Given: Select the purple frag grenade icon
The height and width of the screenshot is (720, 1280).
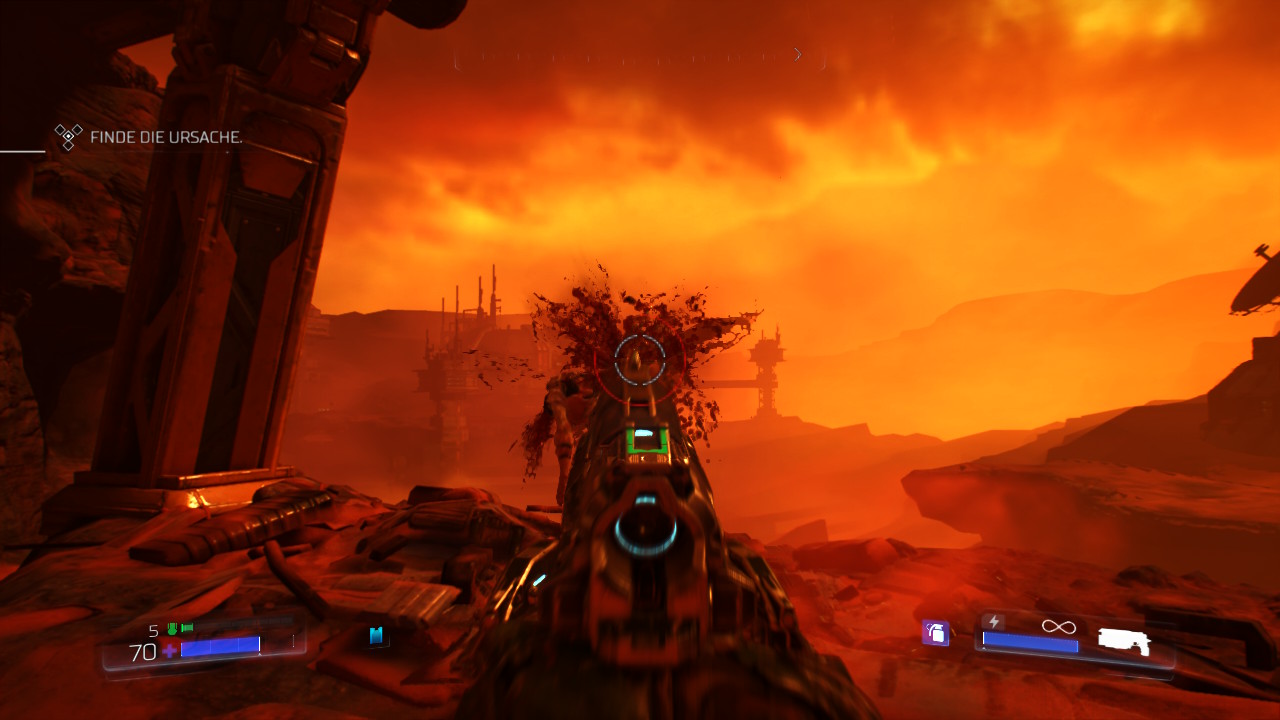Looking at the screenshot, I should coord(936,632).
